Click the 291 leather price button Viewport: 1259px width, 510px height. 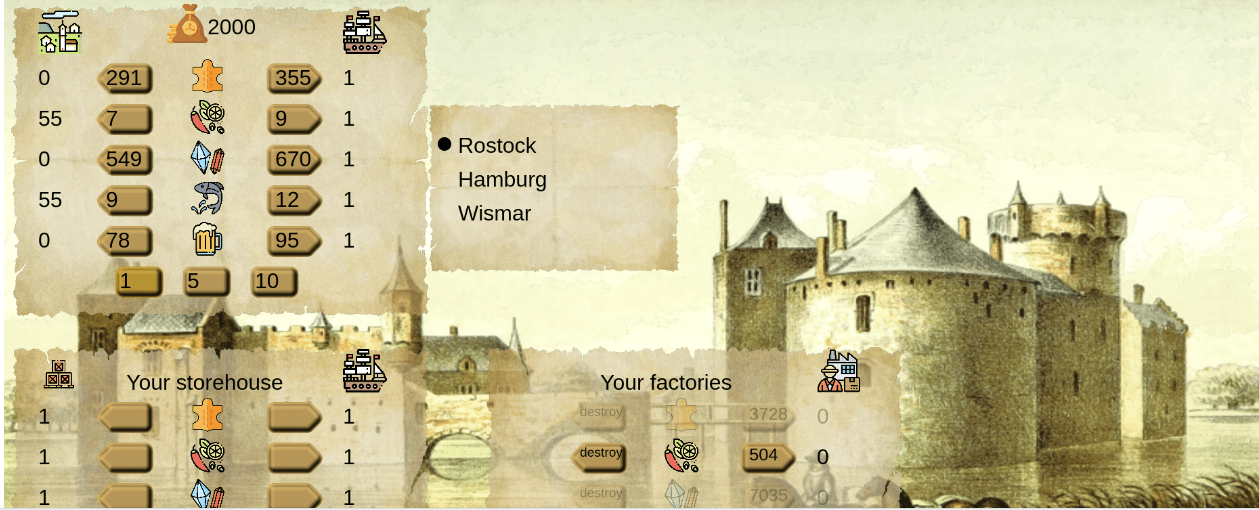tap(125, 78)
